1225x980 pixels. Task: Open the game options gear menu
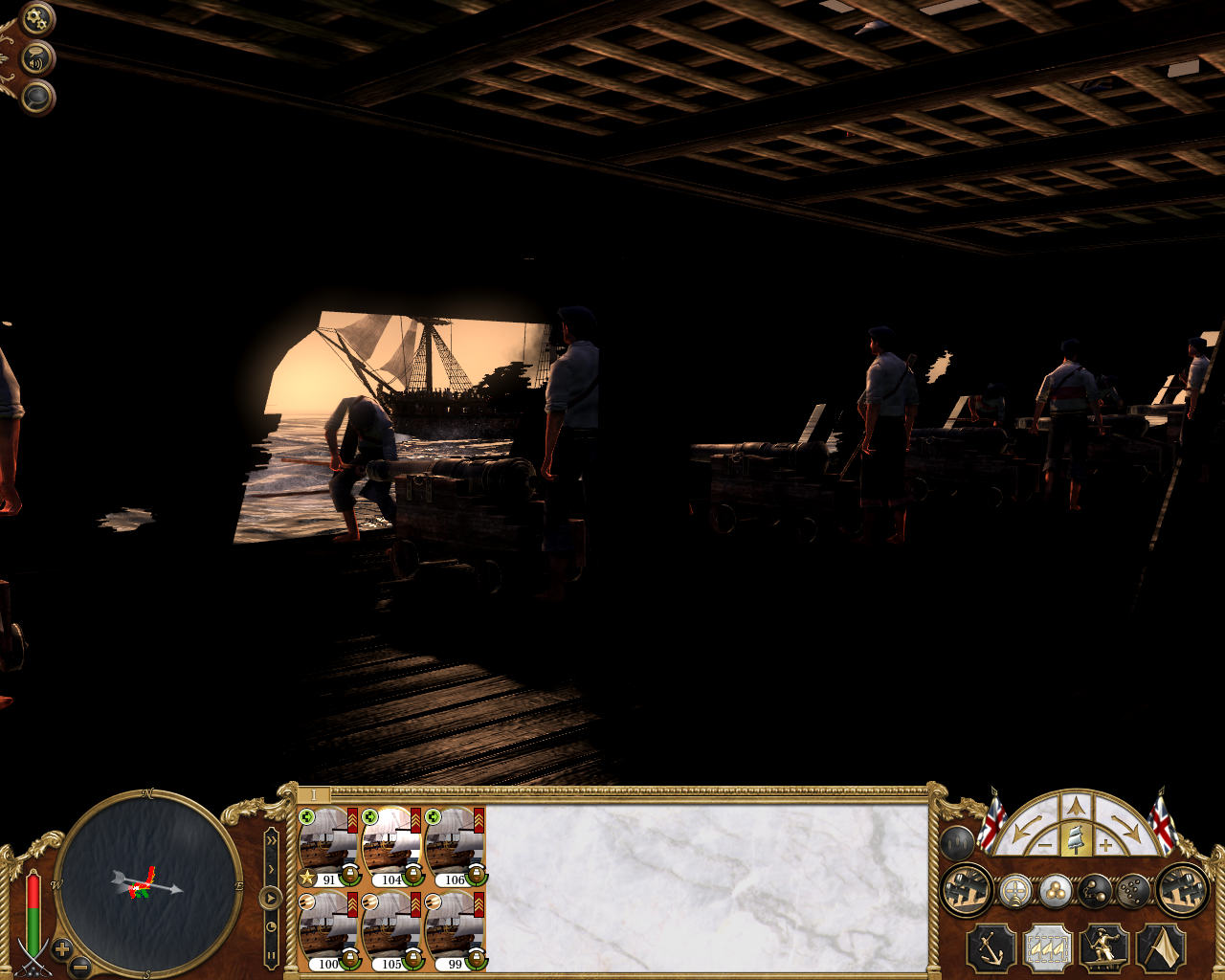pos(37,18)
